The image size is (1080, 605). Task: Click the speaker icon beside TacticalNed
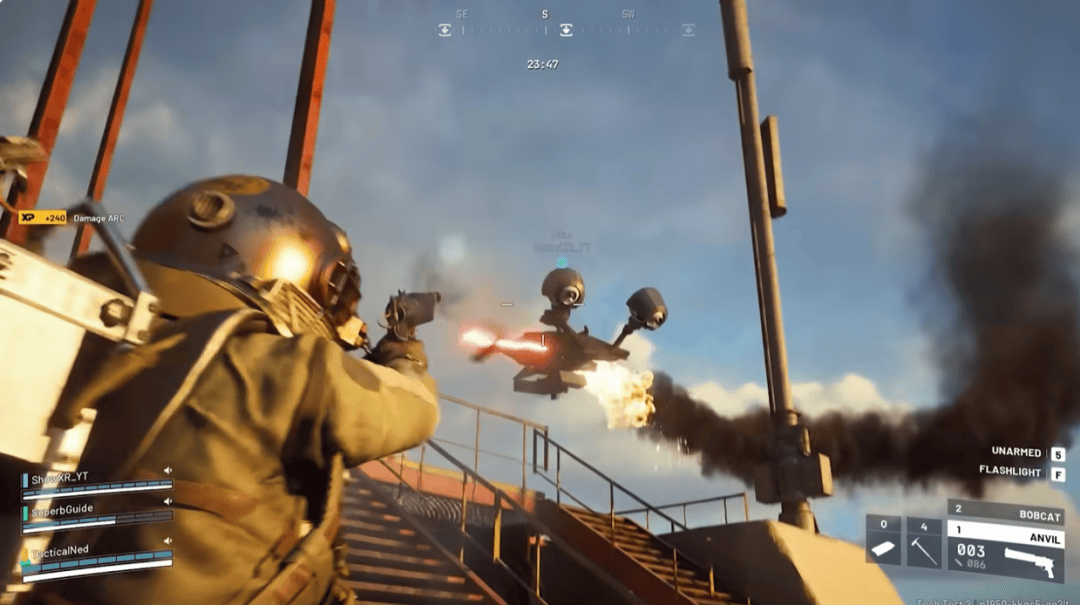(x=168, y=541)
